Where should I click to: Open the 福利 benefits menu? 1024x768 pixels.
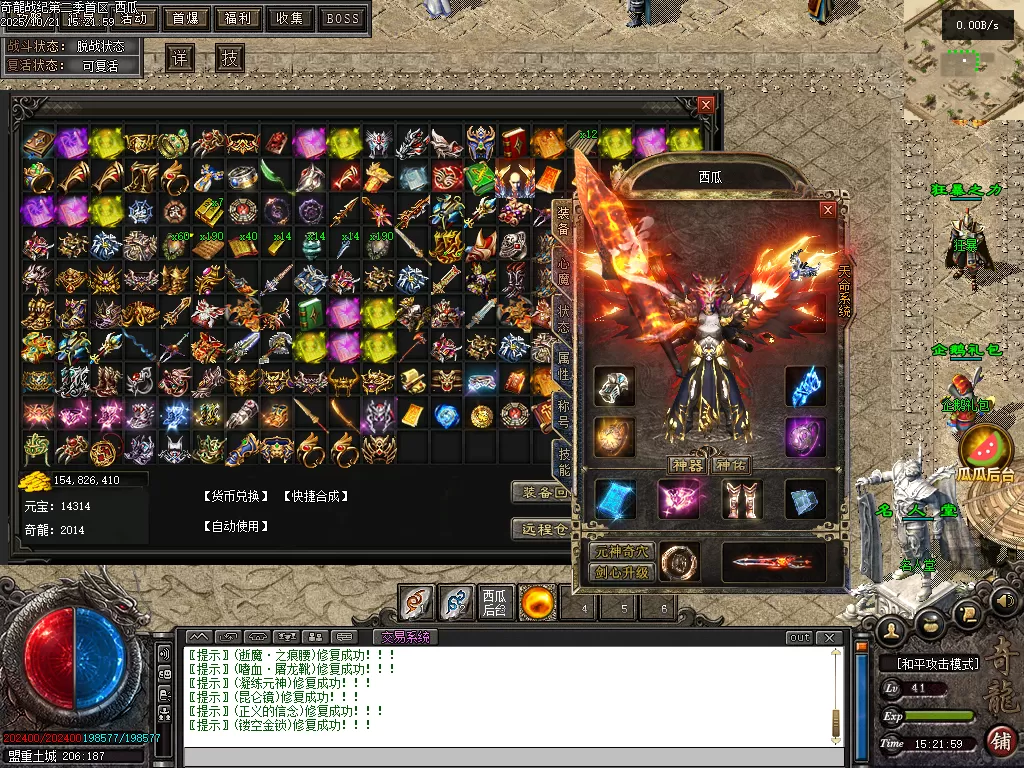(238, 18)
